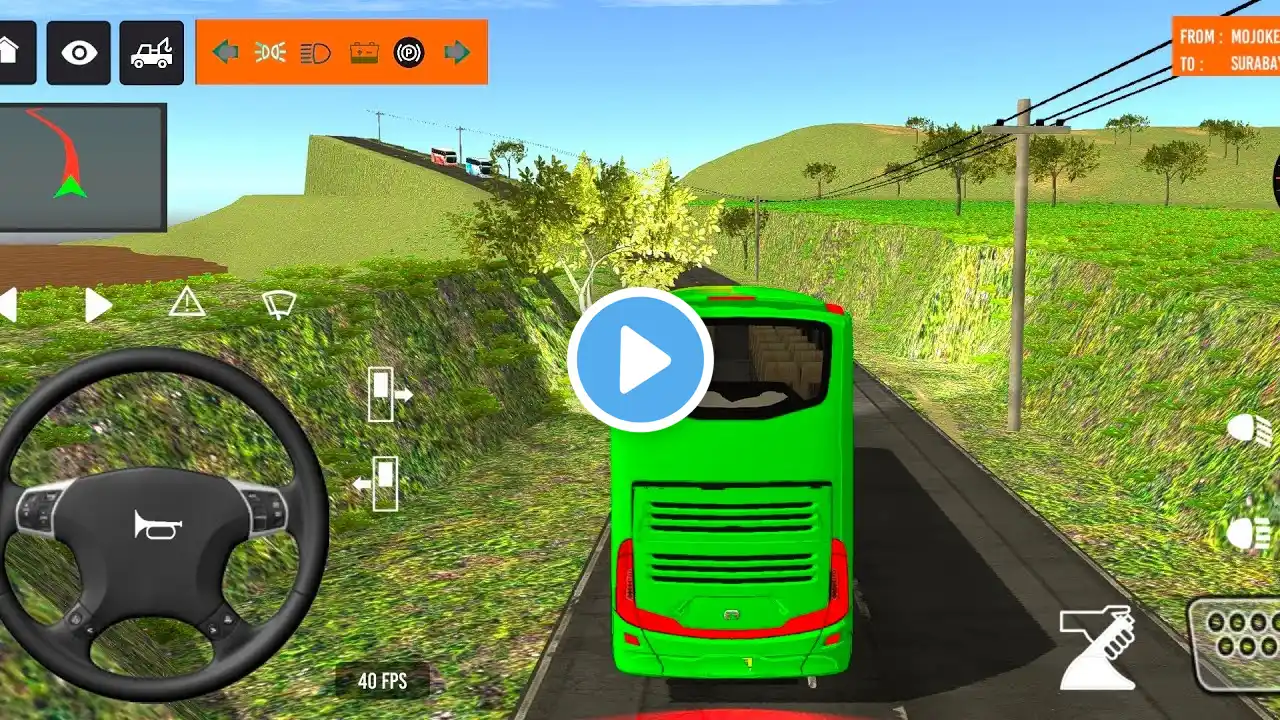1280x720 pixels.
Task: Toggle the green fog lights indicator
Action: pyautogui.click(x=270, y=52)
